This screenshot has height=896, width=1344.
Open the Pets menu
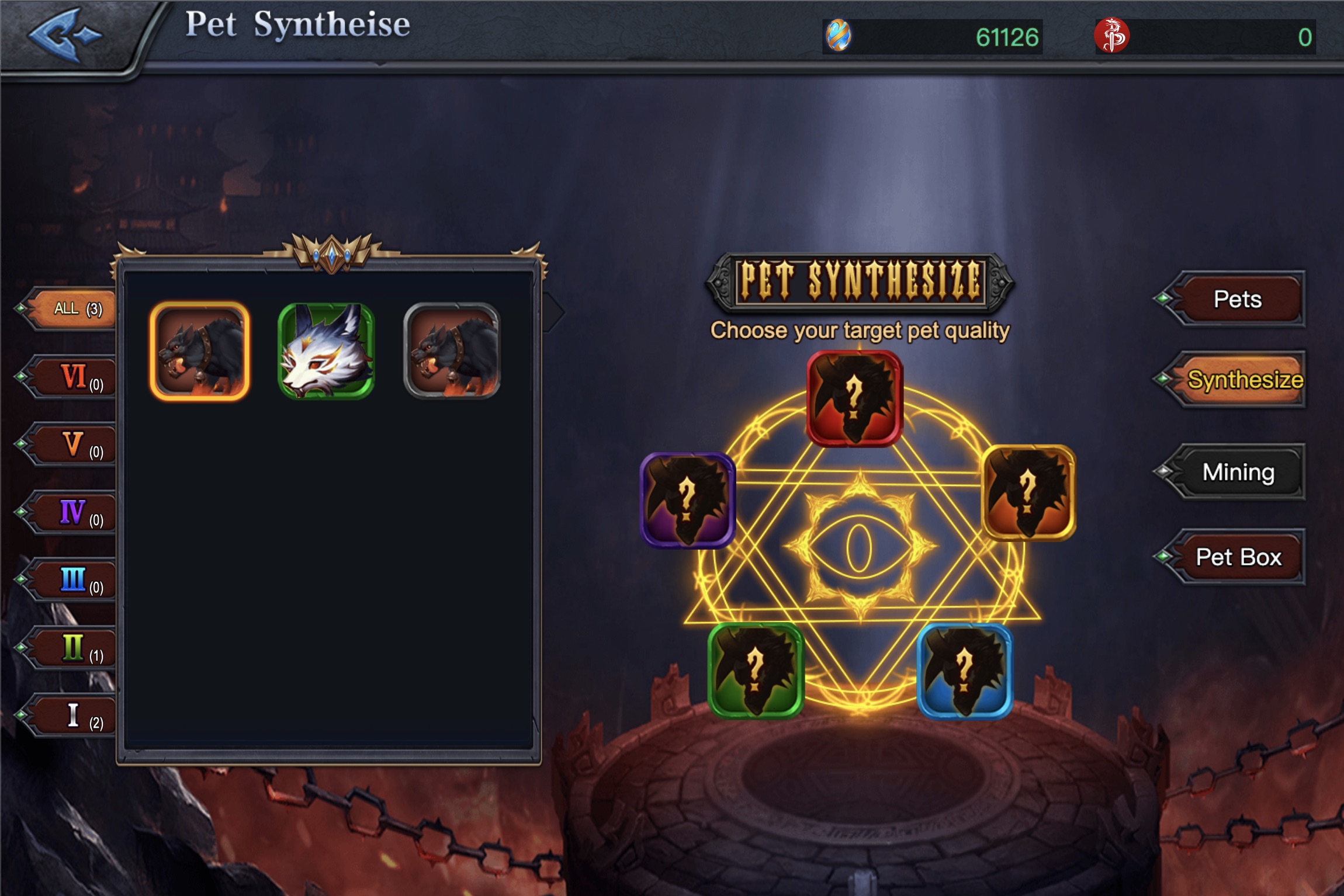(1236, 299)
